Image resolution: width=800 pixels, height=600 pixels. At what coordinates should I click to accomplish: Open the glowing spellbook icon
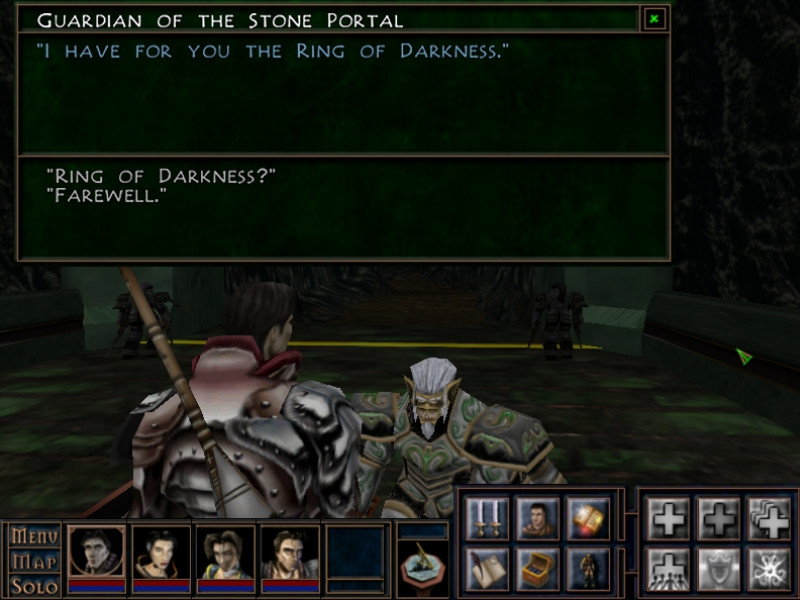tap(588, 519)
